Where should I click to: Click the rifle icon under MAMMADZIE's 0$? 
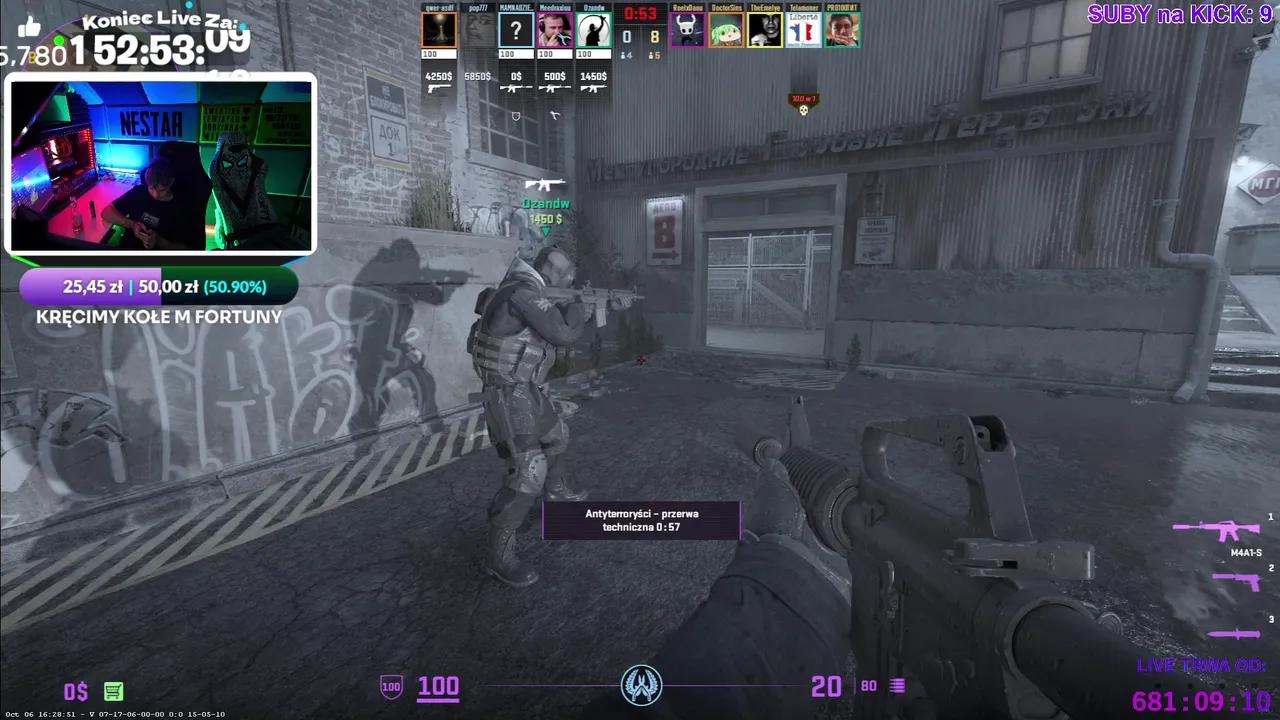point(515,86)
